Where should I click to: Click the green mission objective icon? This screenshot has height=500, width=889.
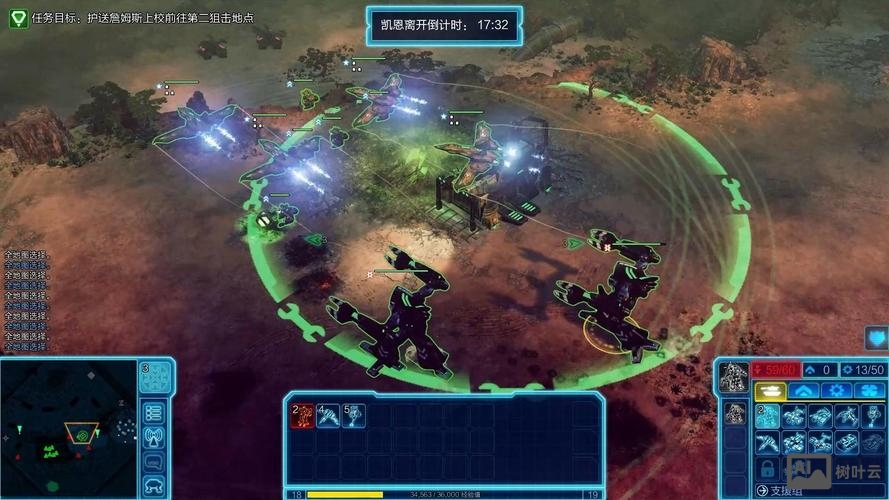coord(19,18)
